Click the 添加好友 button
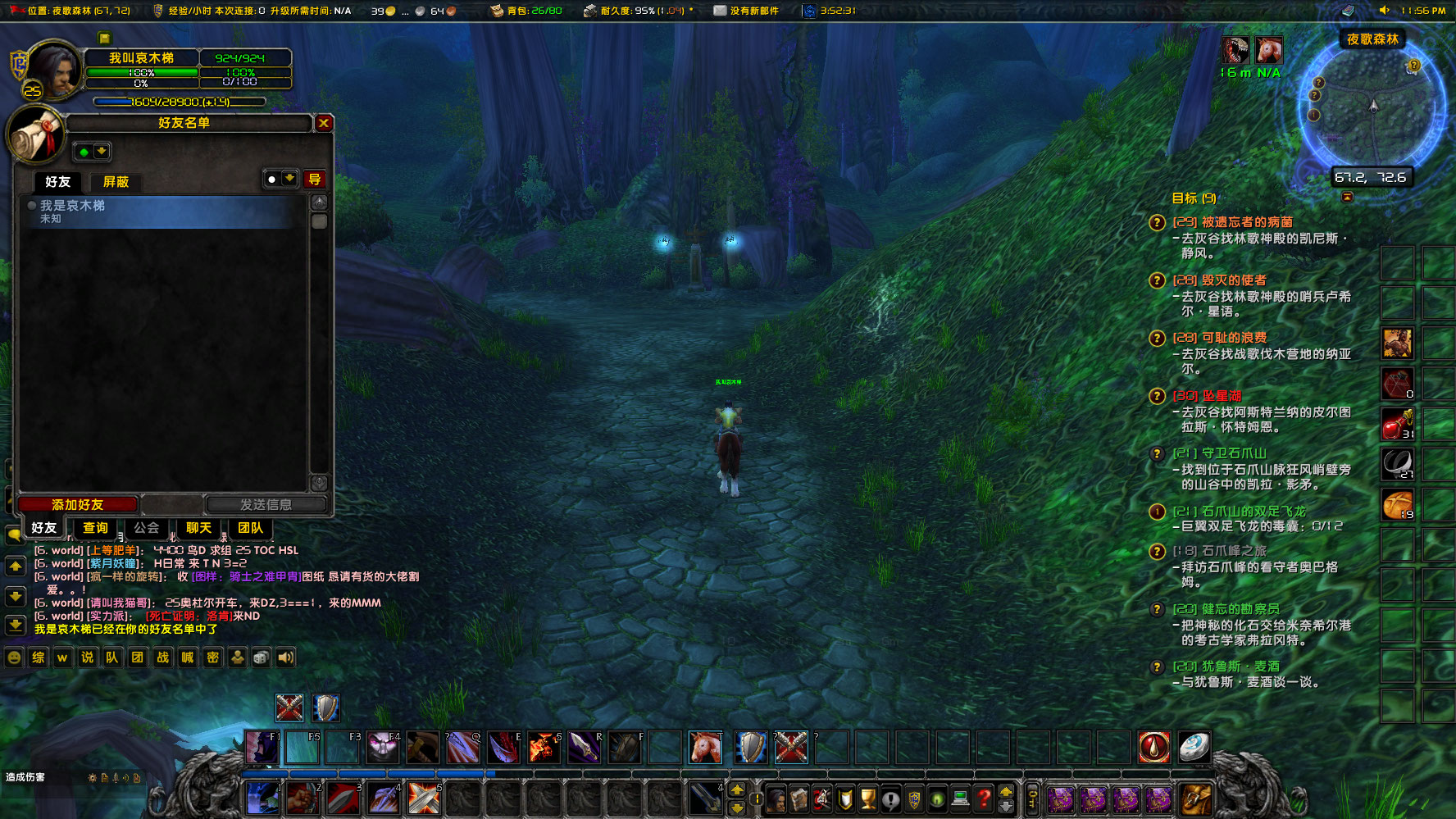1456x819 pixels. click(x=78, y=504)
